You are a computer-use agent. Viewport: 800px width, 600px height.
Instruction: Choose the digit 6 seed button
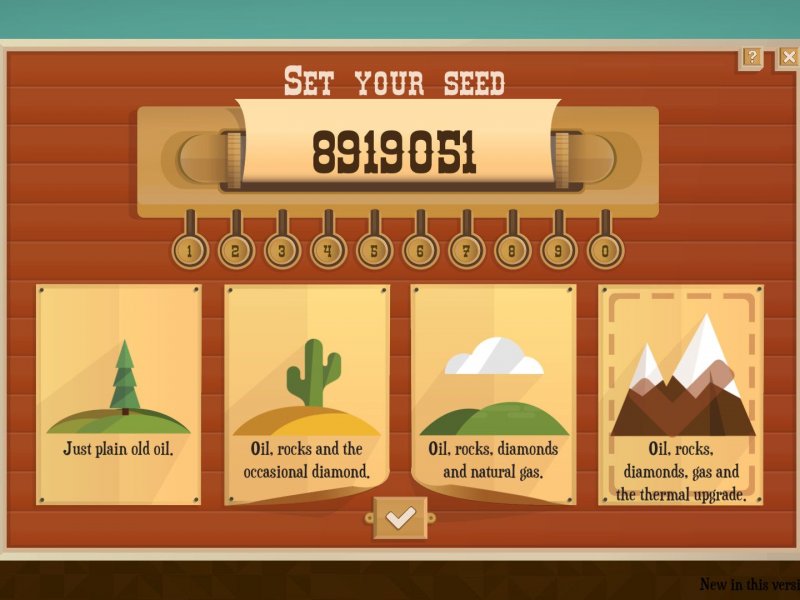420,251
